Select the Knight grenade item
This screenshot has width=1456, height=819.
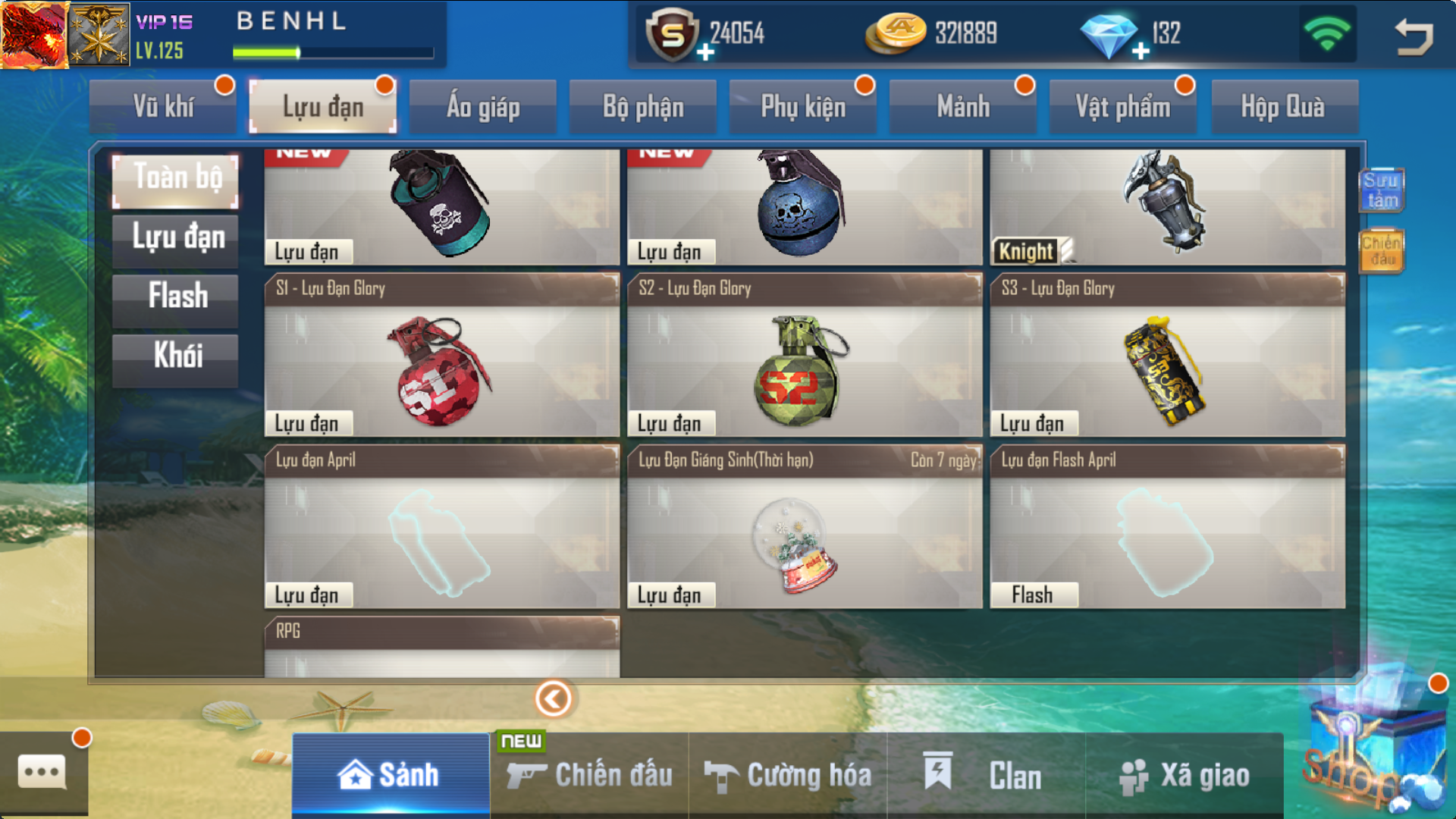point(1167,206)
